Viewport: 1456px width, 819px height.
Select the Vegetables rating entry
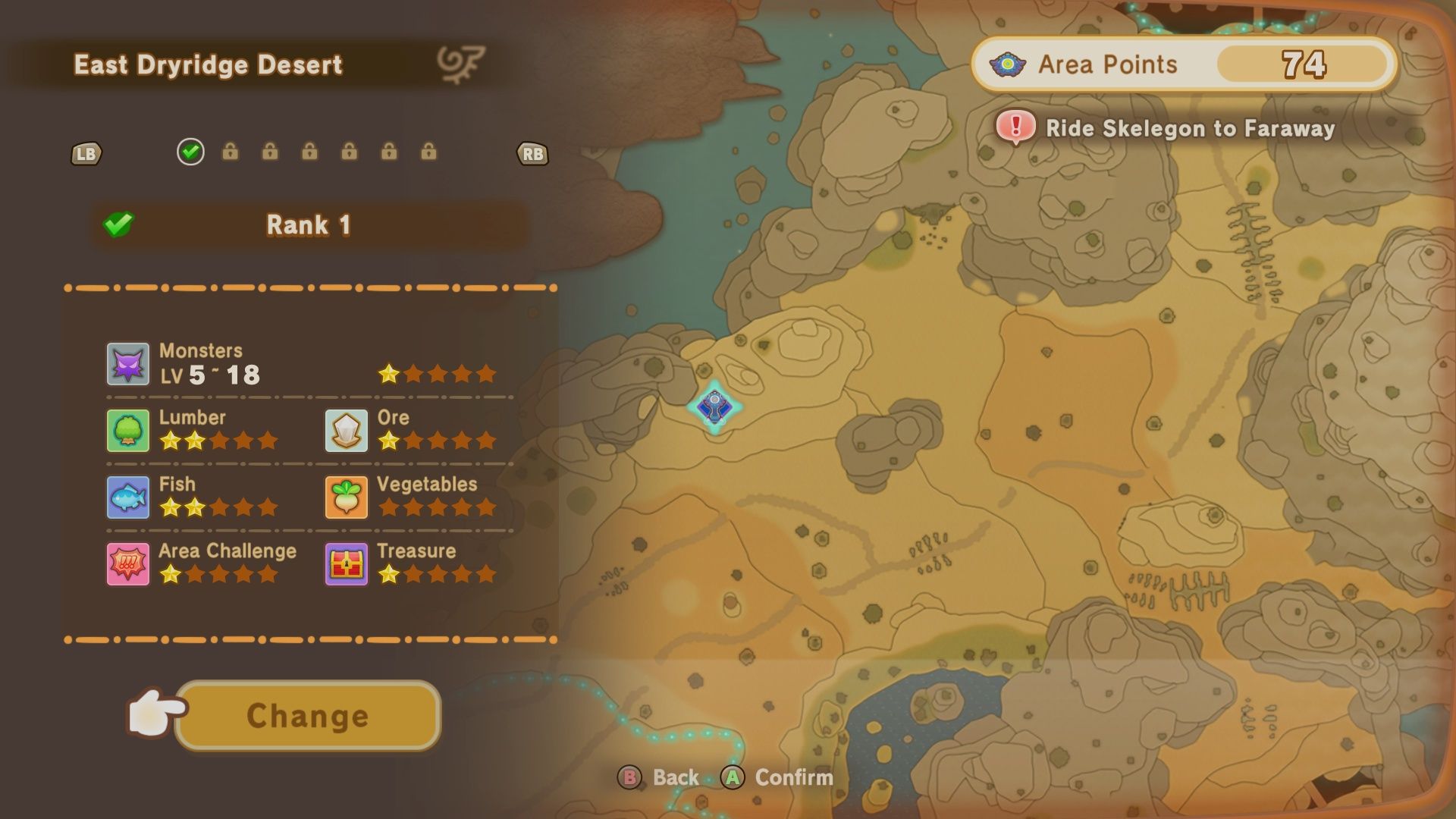pyautogui.click(x=412, y=497)
